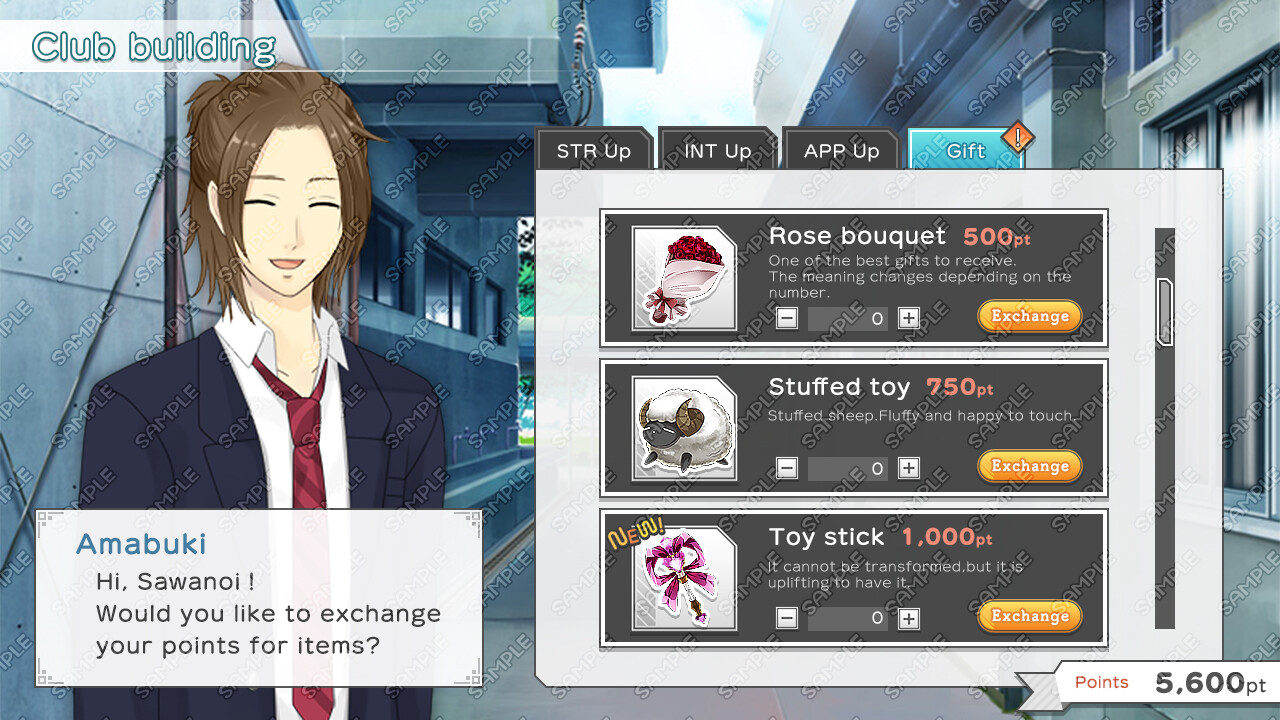Decrease Stuffed toy quantity with minus

pos(786,468)
